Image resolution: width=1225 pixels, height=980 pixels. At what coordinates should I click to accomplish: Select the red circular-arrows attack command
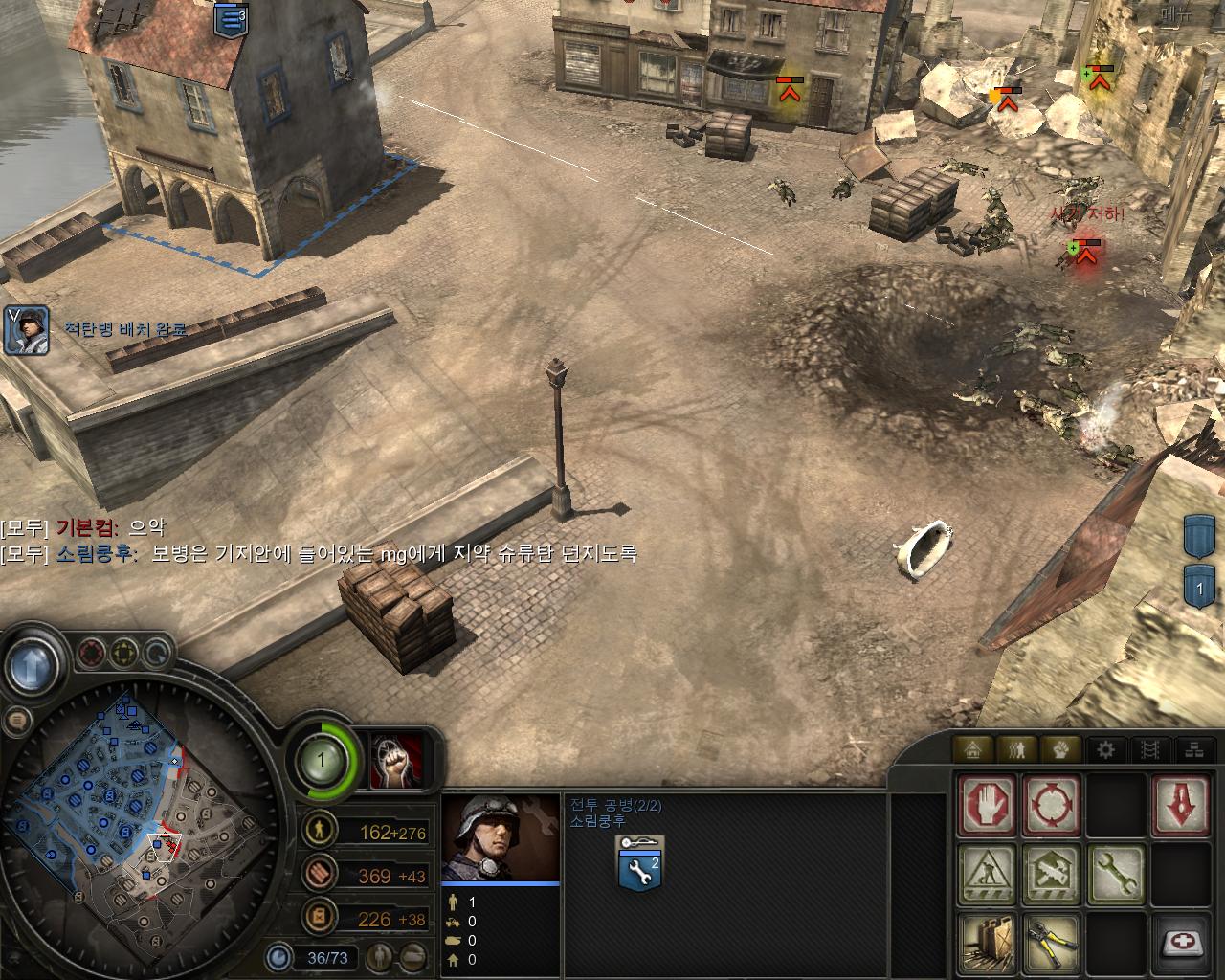click(x=1051, y=805)
